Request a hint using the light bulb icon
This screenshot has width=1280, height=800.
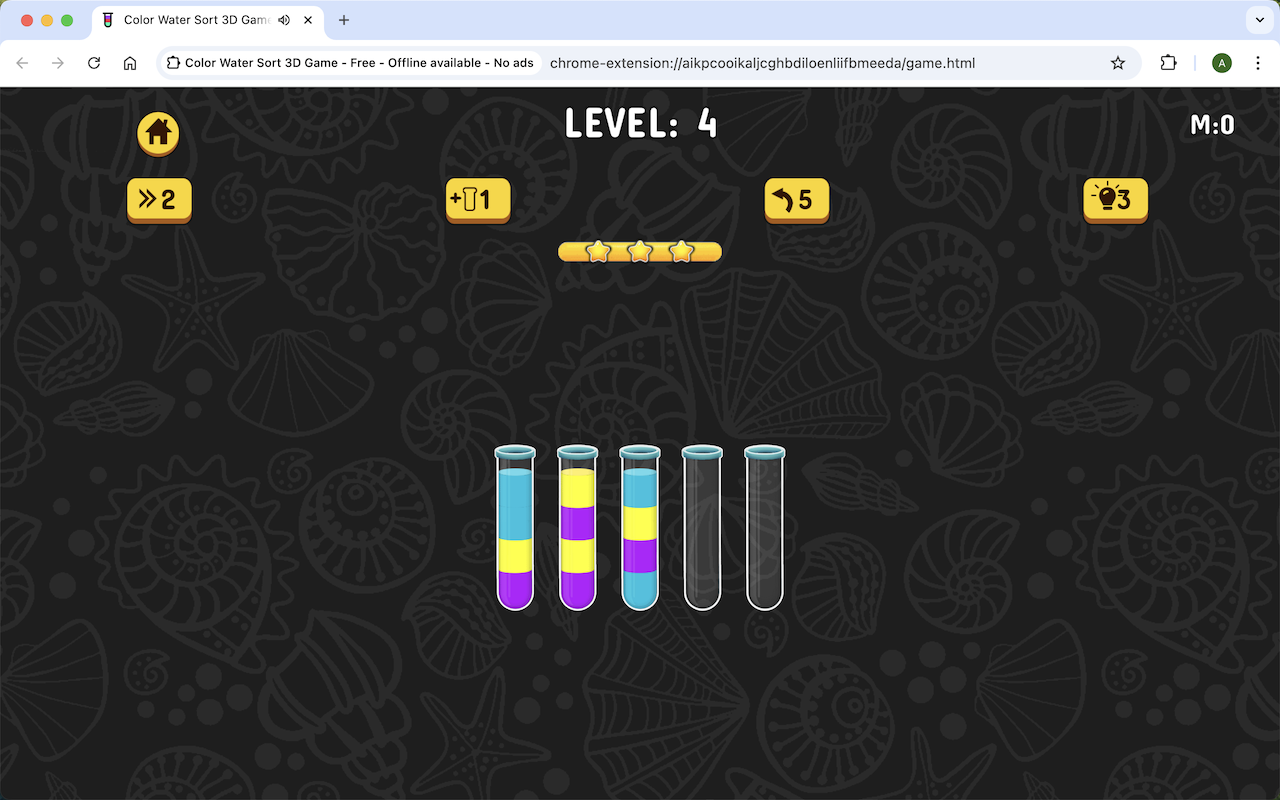click(x=1114, y=200)
